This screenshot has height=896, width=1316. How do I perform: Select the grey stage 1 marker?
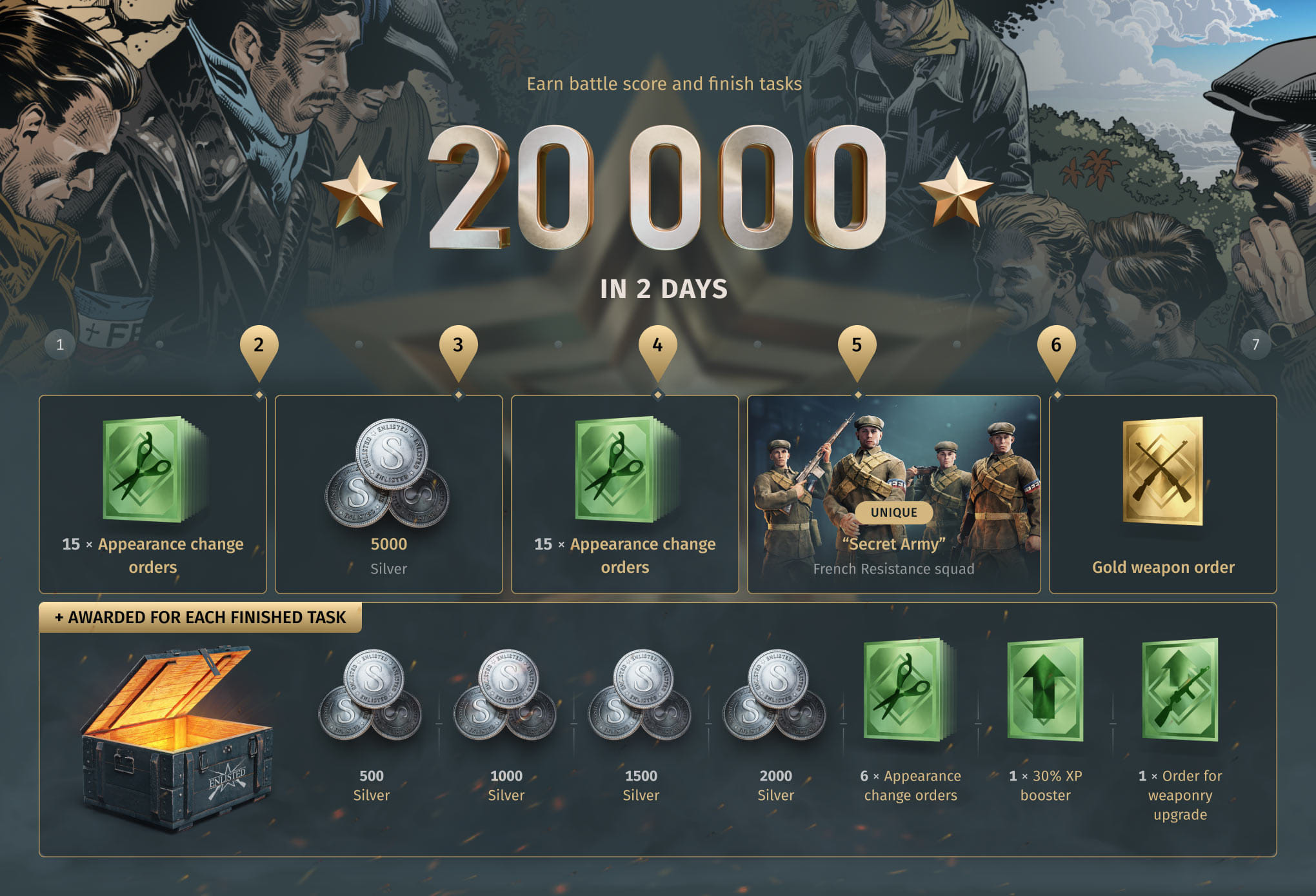tap(60, 344)
